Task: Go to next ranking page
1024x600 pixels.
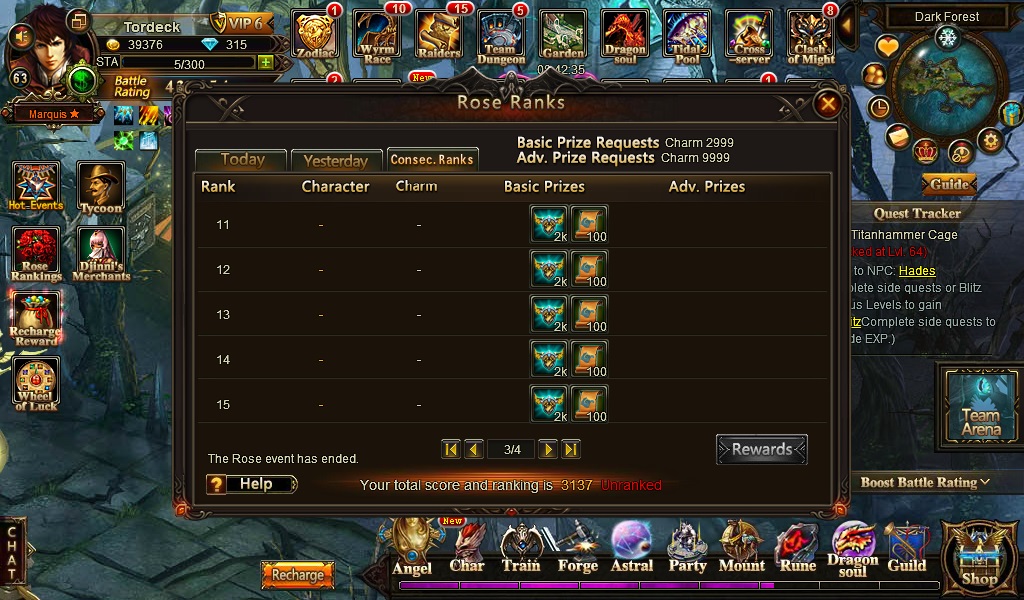Action: (x=548, y=450)
